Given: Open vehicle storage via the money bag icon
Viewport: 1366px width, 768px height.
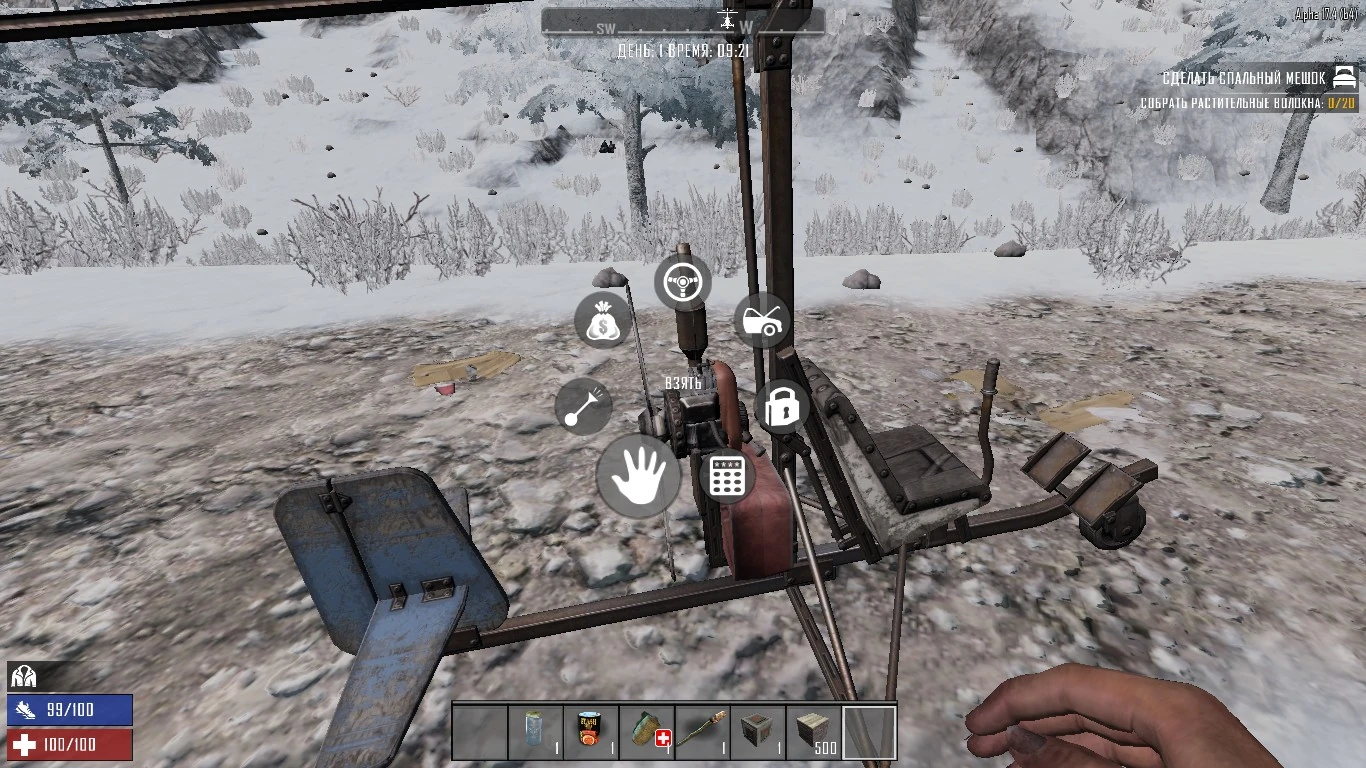Looking at the screenshot, I should tap(602, 321).
